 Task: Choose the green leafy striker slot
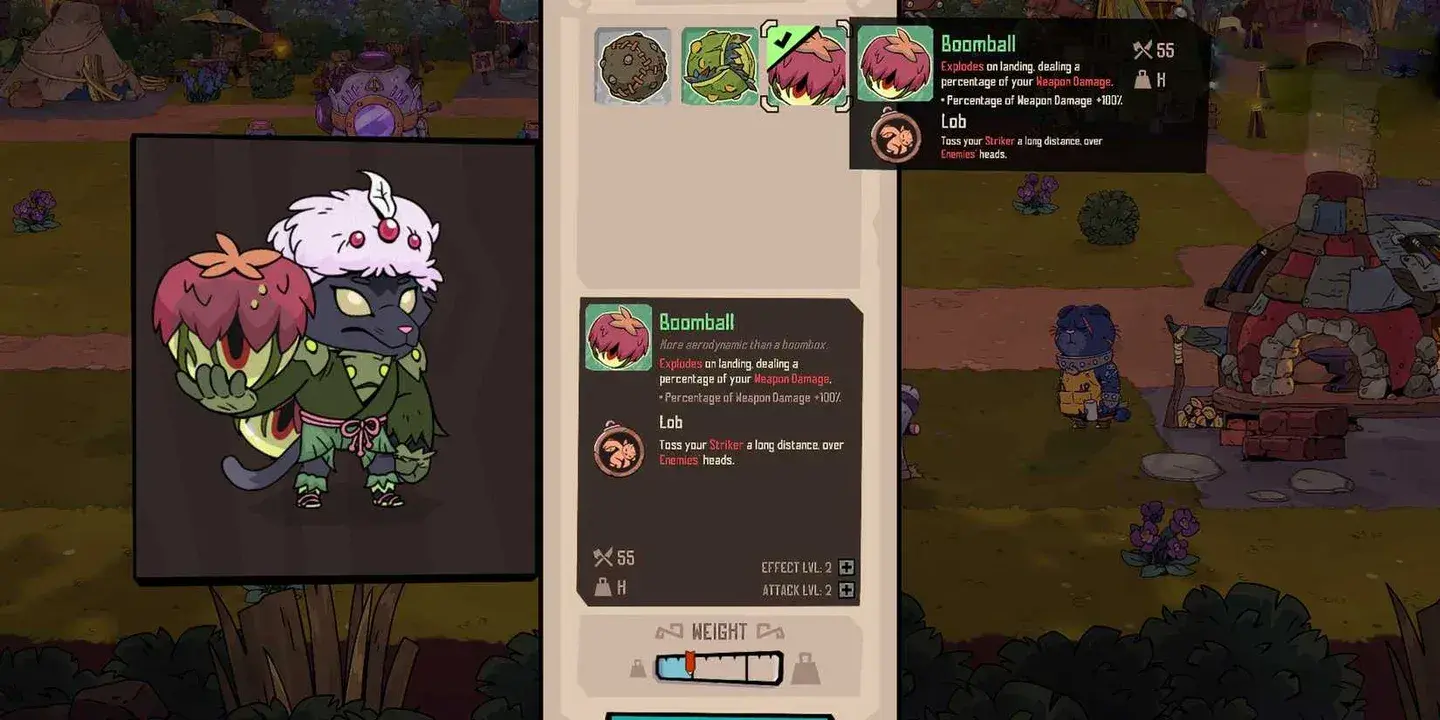point(719,66)
